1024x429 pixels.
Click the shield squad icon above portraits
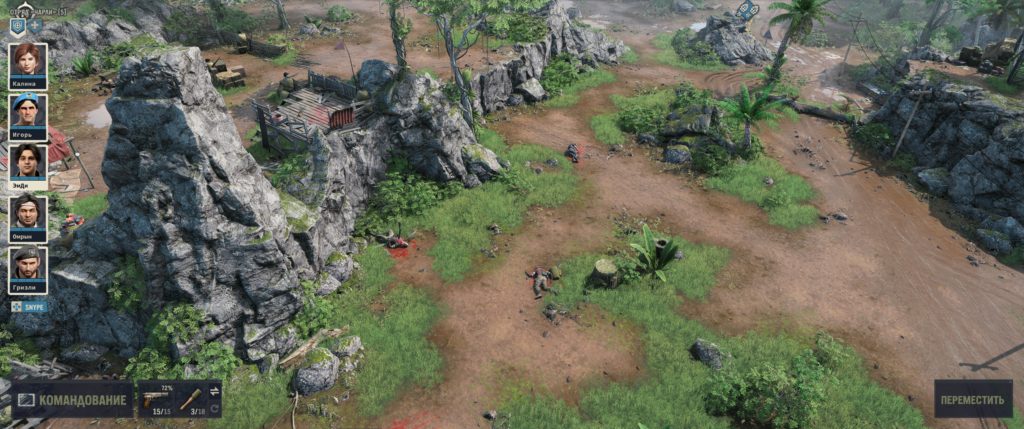(17, 25)
